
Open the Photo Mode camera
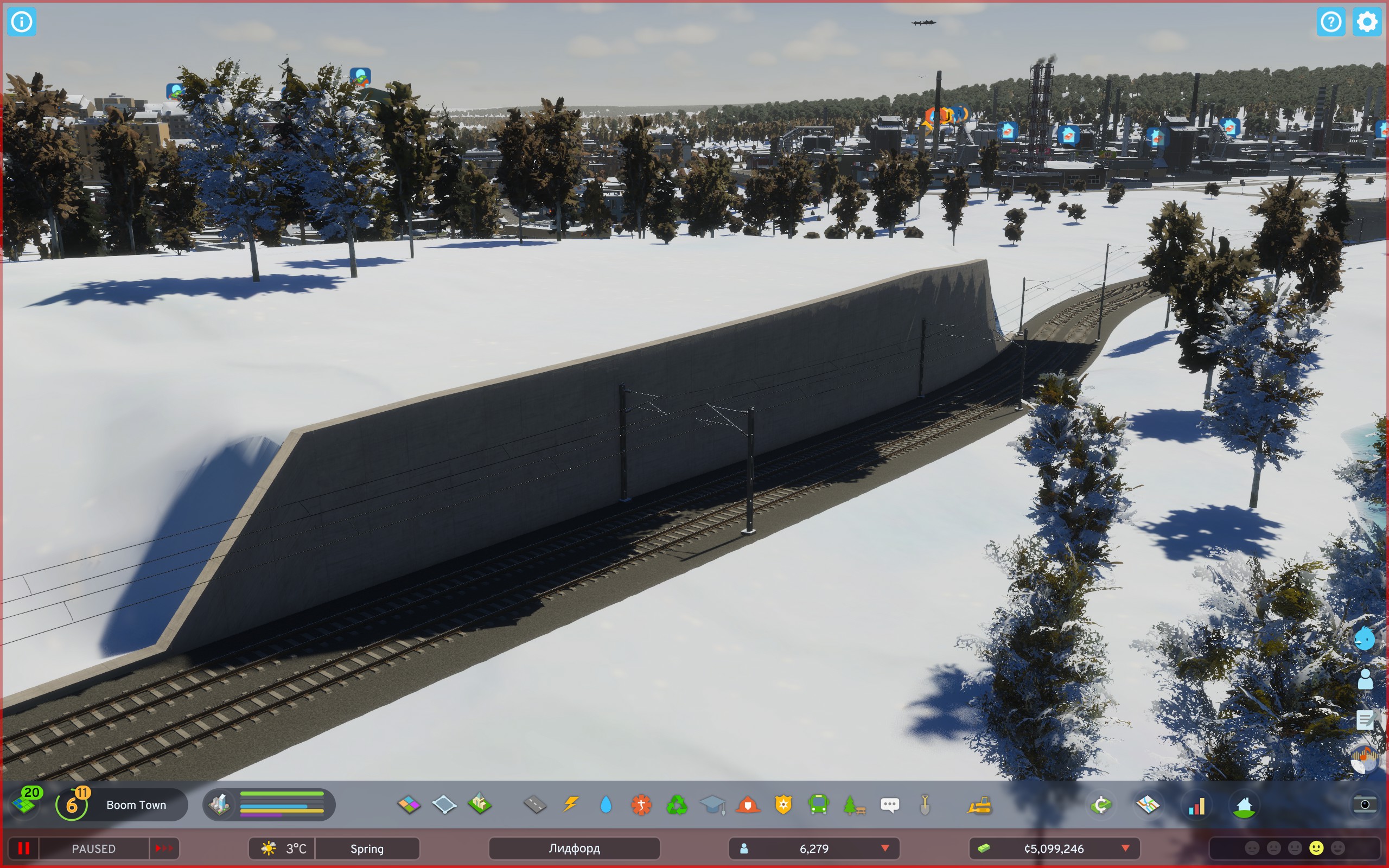point(1365,805)
